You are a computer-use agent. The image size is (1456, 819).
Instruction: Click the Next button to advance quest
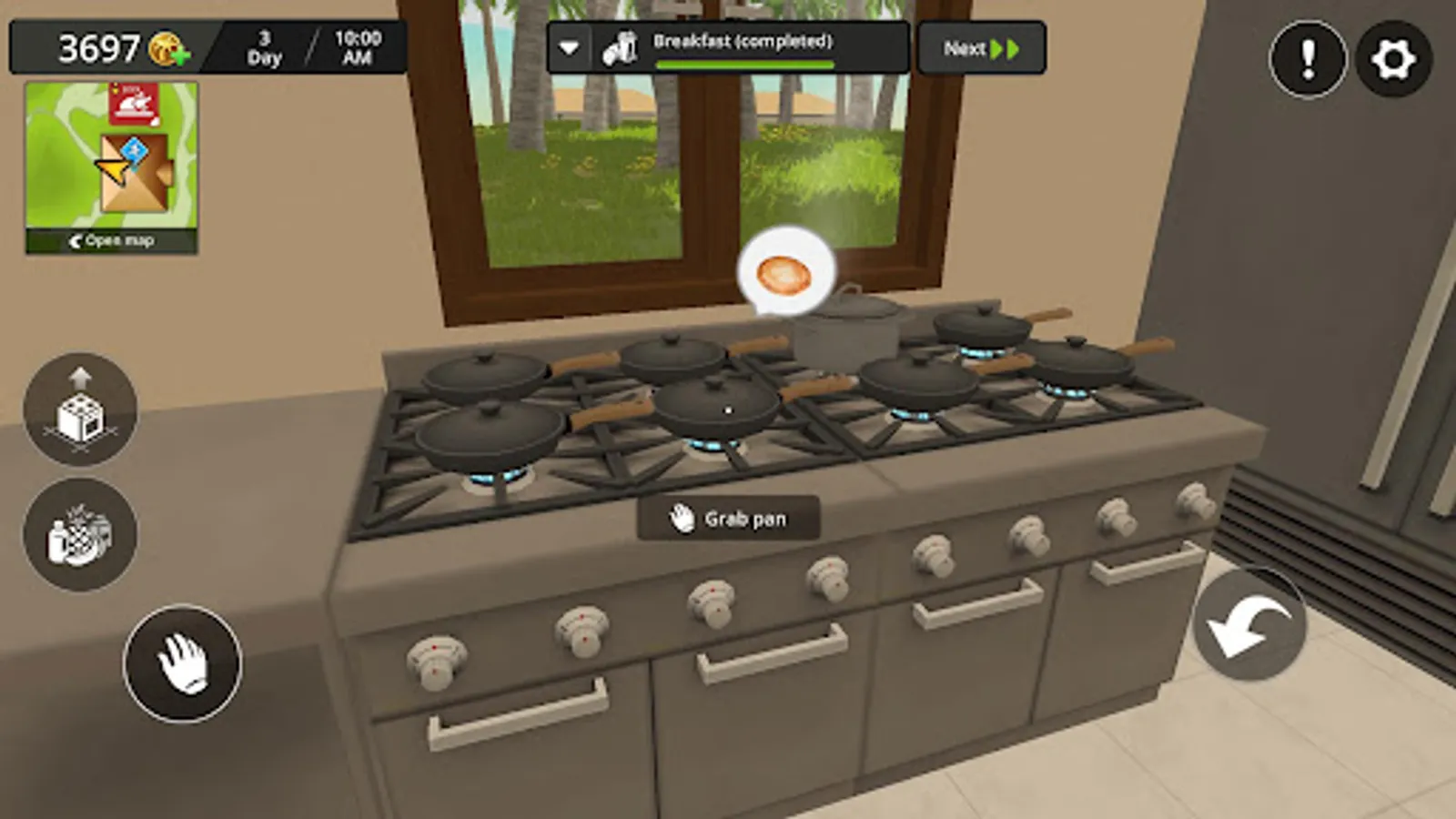(x=980, y=47)
